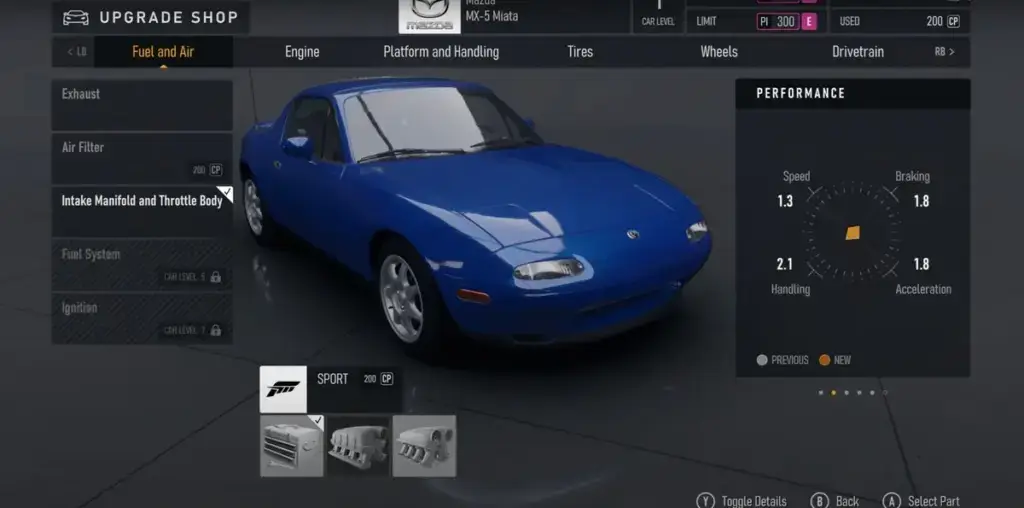
Task: Open the Drivetrain tab
Action: click(858, 52)
